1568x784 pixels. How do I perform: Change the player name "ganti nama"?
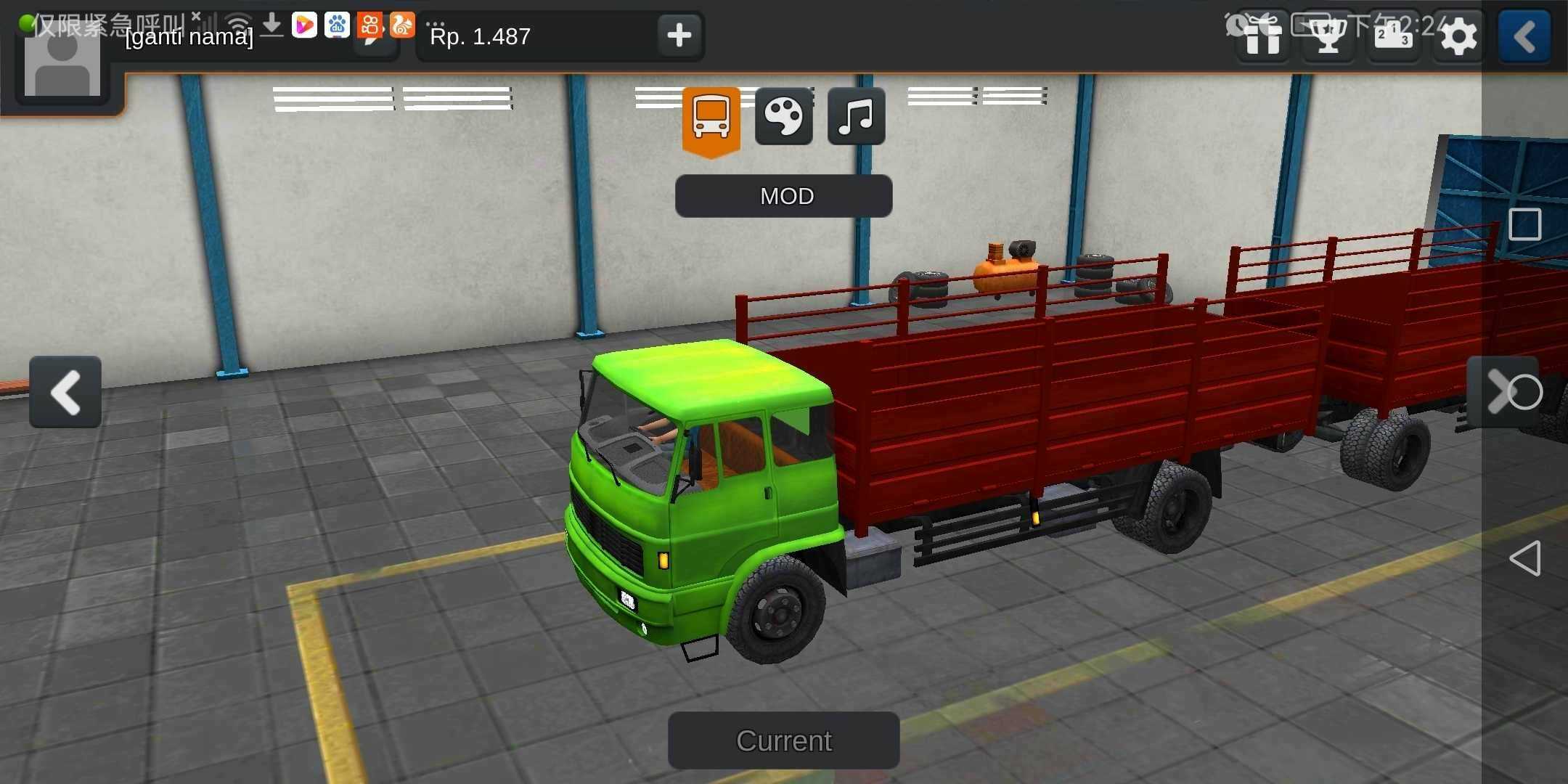coord(189,37)
